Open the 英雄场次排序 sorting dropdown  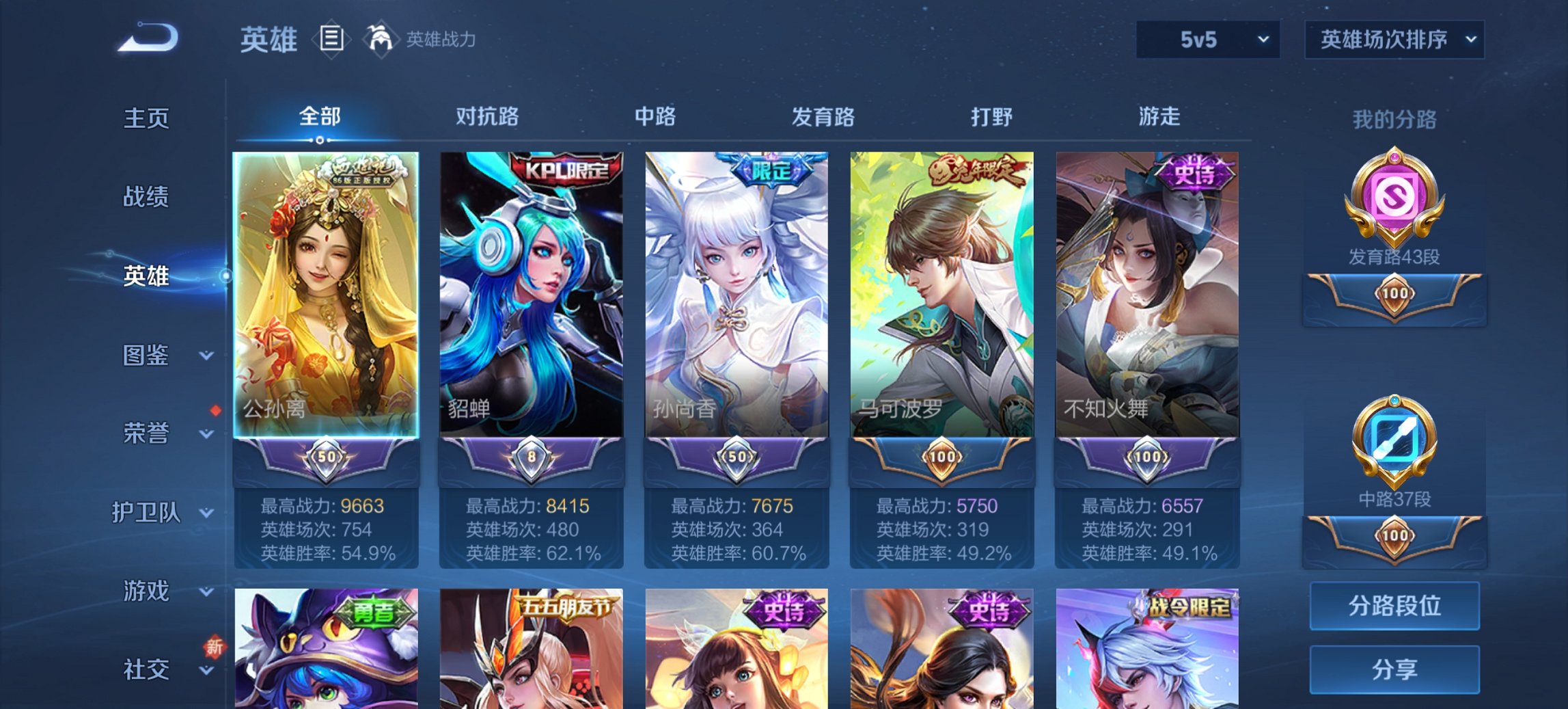click(1394, 41)
